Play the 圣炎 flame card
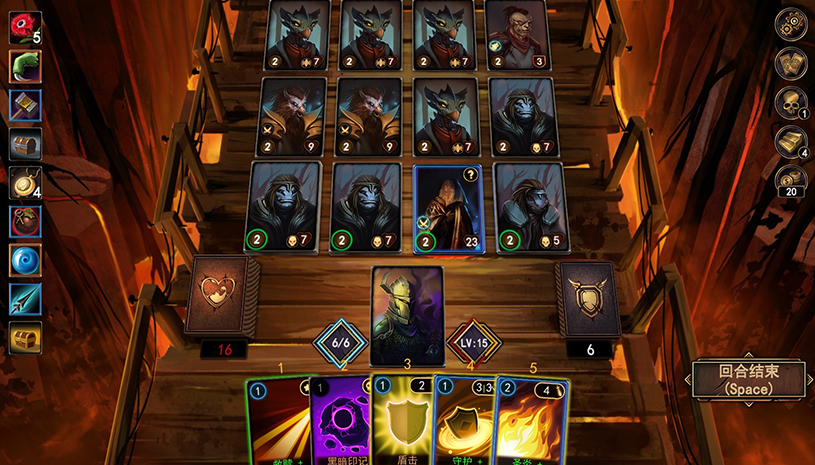Screen dimensions: 815x465 [531, 422]
